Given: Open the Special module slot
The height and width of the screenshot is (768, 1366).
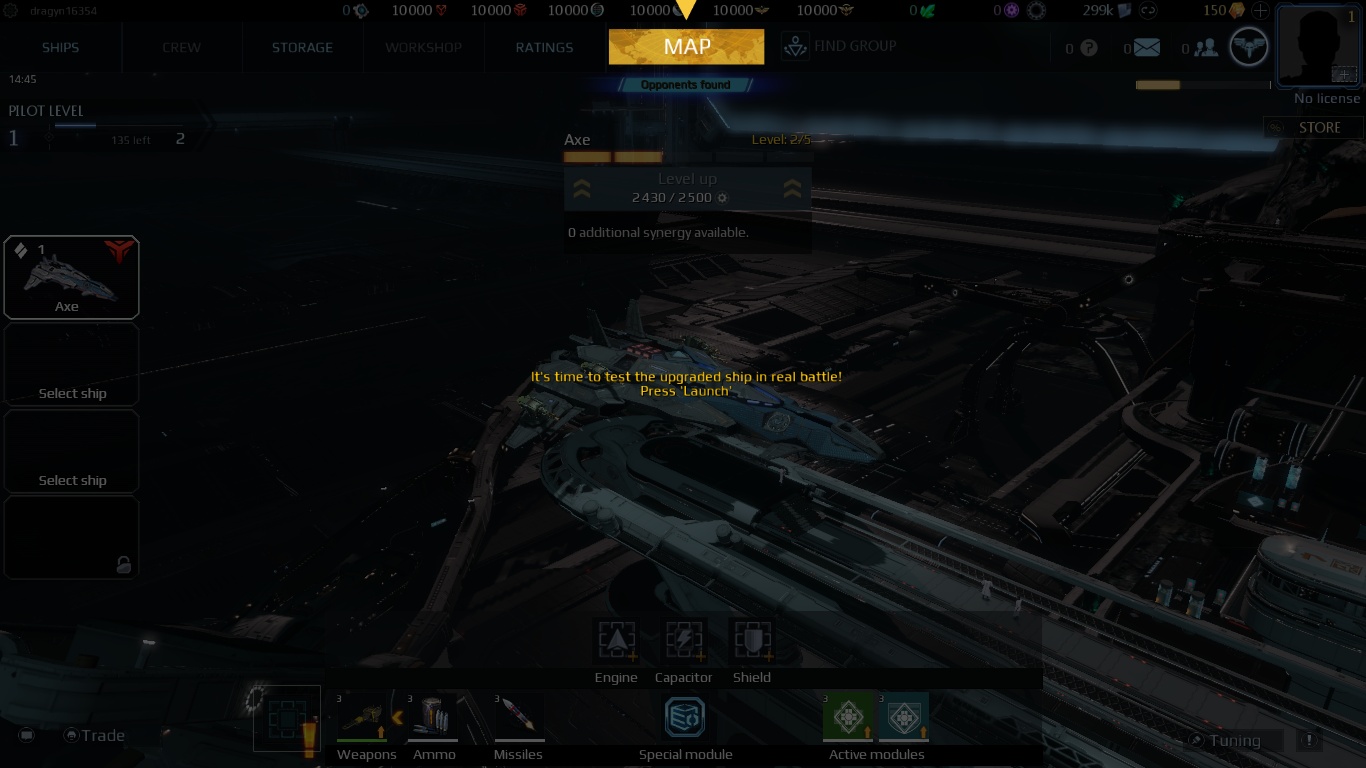Looking at the screenshot, I should (x=685, y=716).
